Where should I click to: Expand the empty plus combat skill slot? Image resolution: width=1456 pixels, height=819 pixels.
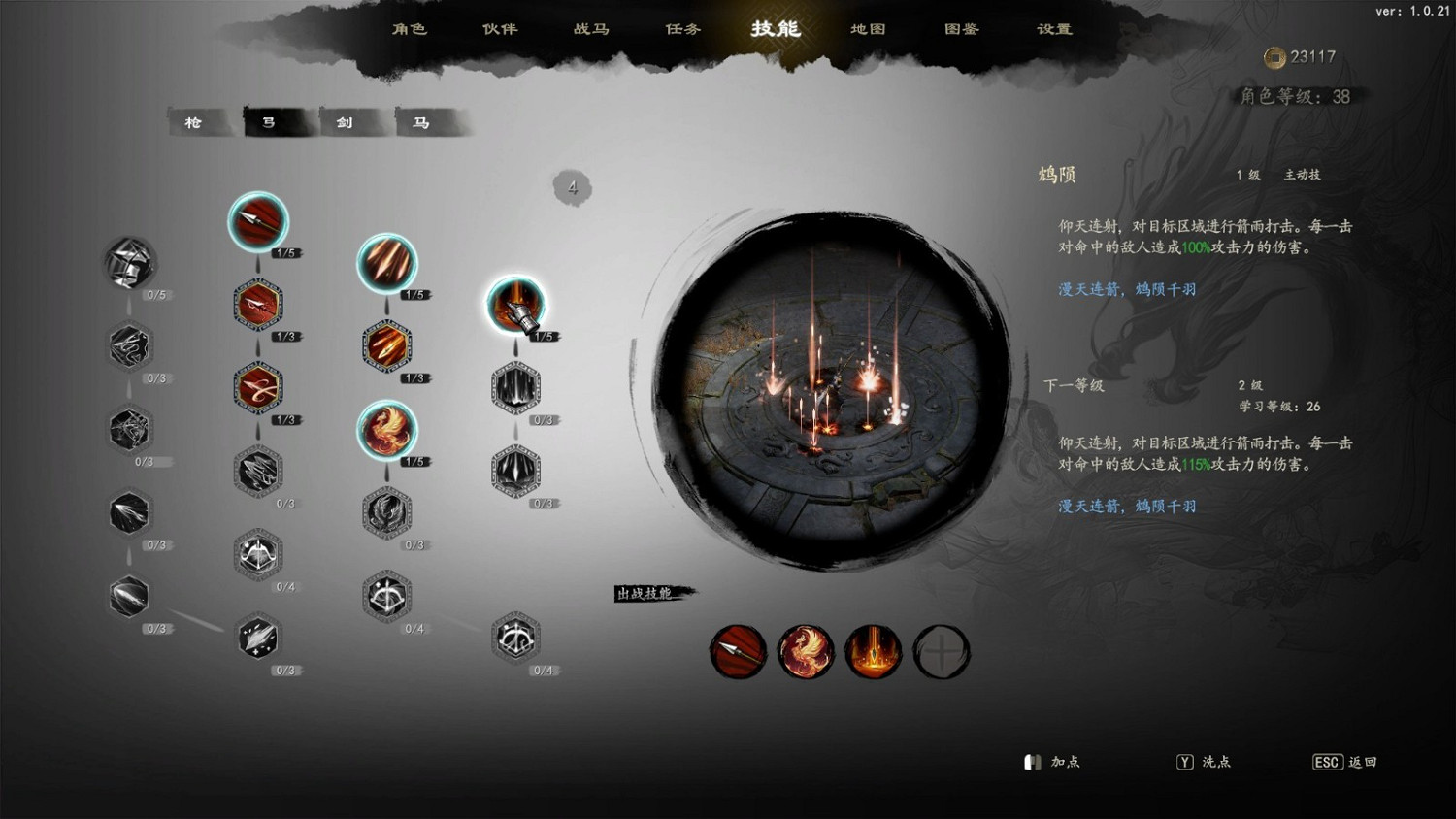click(x=942, y=651)
